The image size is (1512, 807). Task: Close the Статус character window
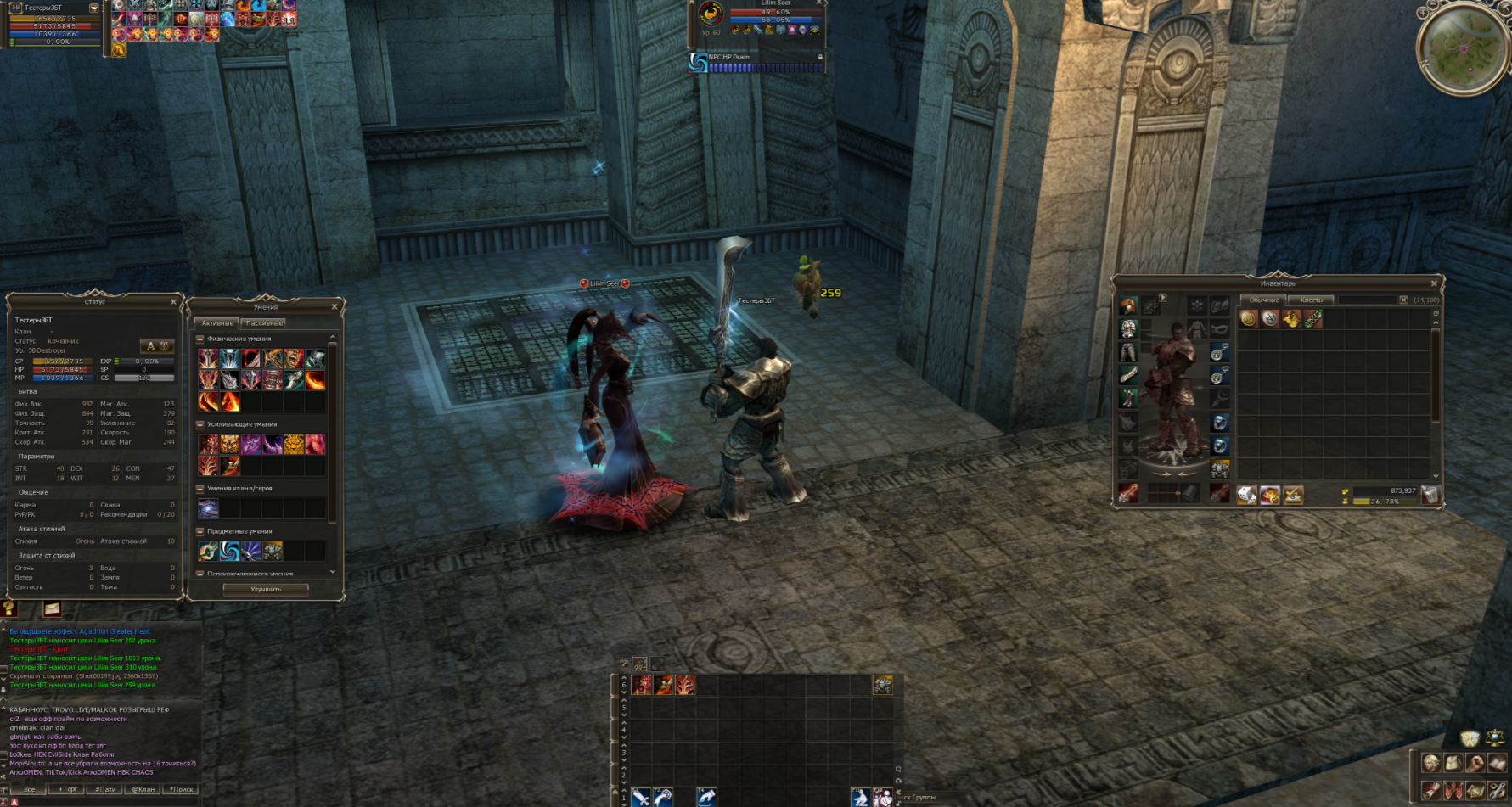click(x=173, y=302)
